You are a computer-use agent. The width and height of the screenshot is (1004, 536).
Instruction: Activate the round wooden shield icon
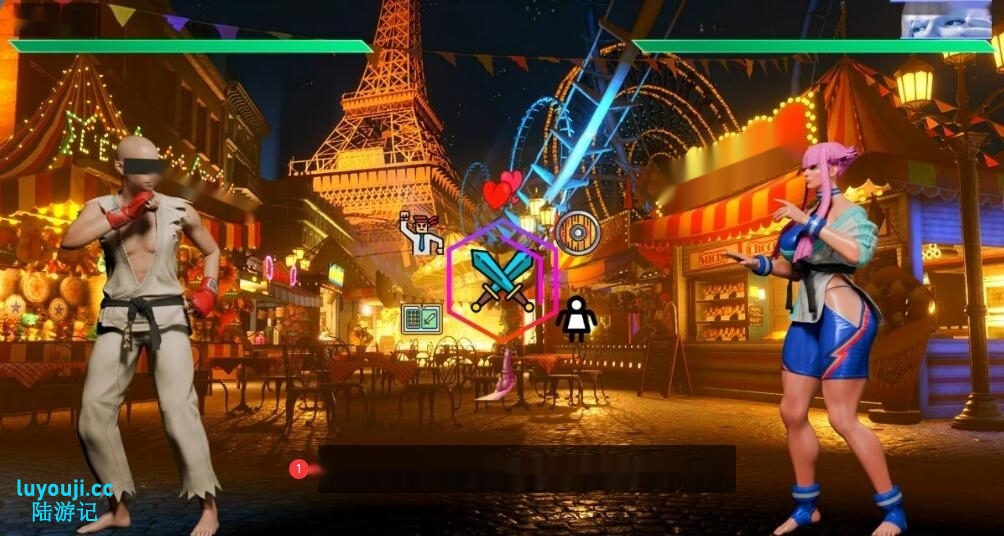(x=577, y=231)
